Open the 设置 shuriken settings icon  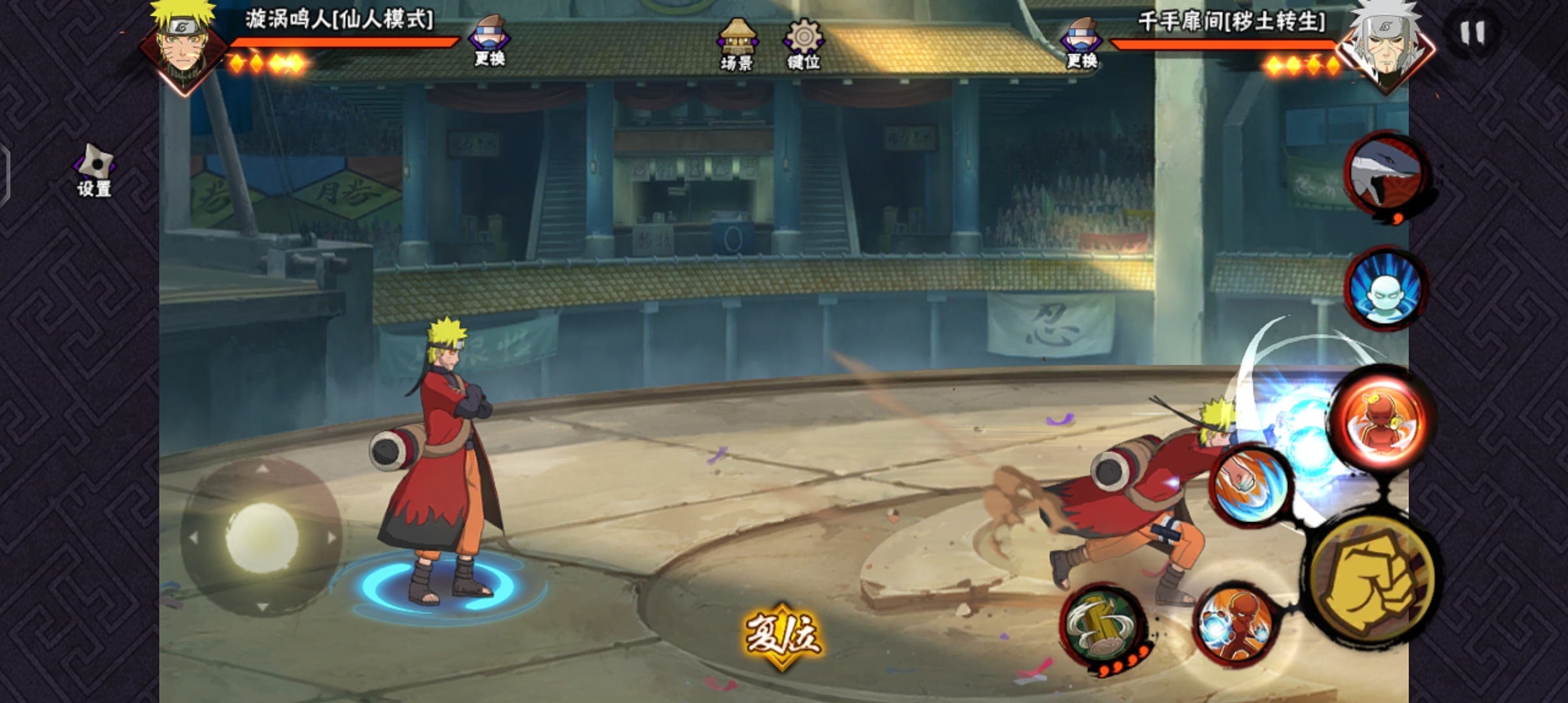94,169
